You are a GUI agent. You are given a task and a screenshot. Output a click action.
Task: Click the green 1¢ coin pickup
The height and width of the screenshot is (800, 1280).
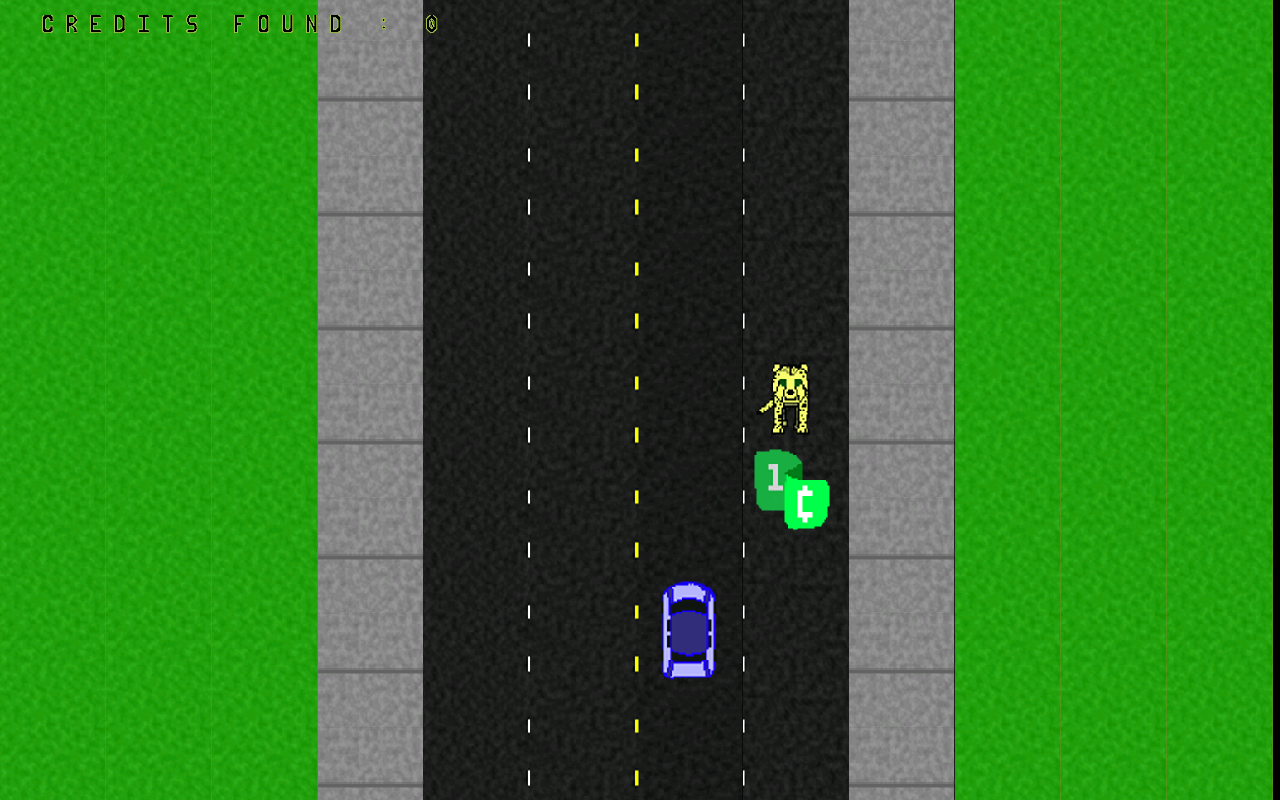pyautogui.click(x=790, y=490)
